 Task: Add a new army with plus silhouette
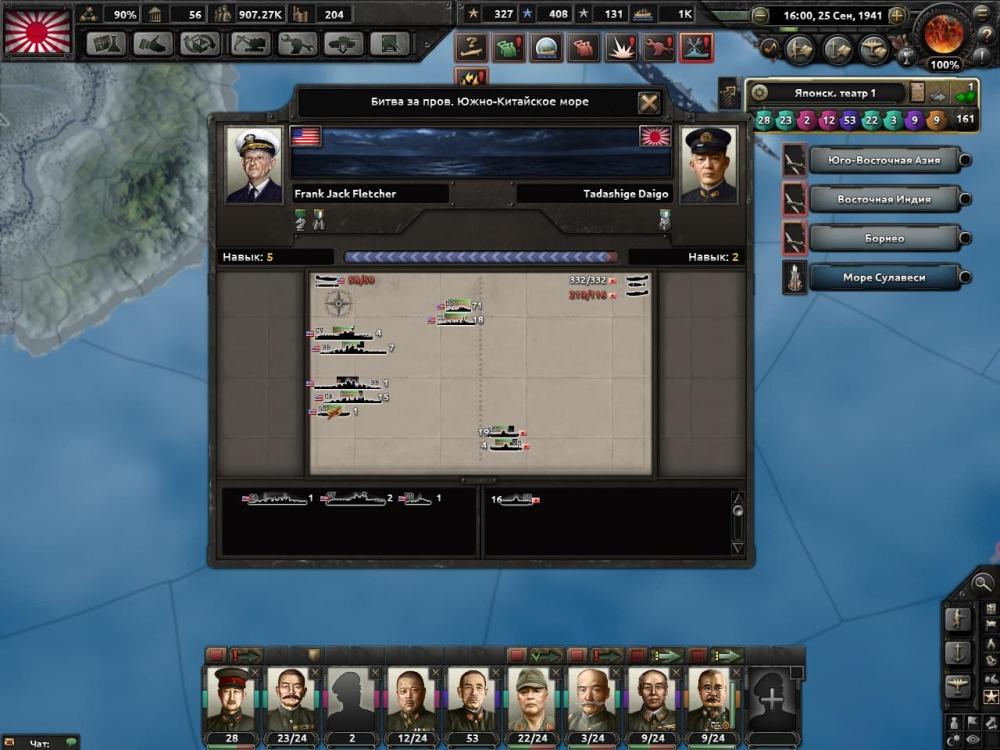[x=773, y=699]
